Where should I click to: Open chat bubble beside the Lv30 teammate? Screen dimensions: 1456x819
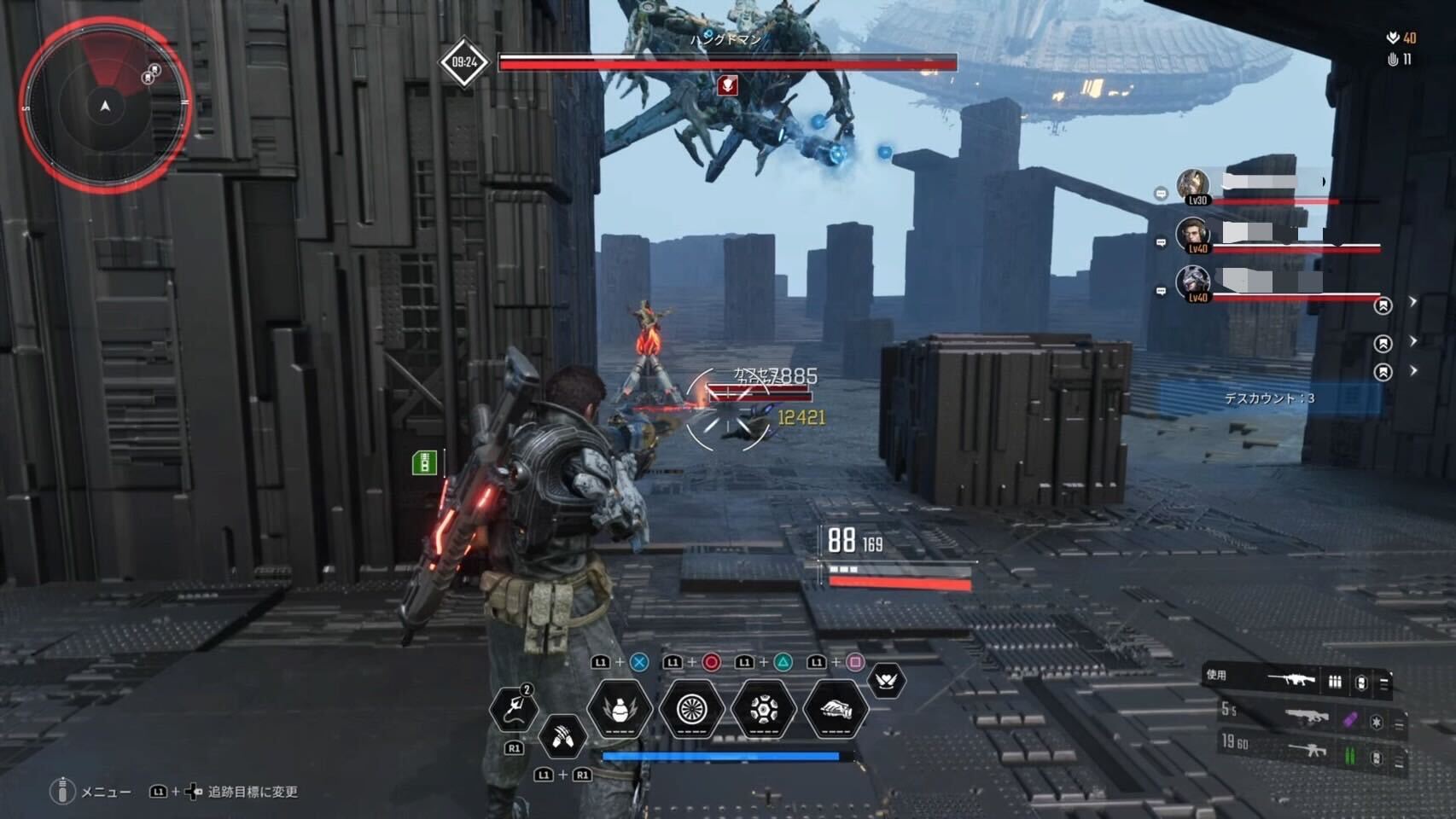click(1161, 195)
